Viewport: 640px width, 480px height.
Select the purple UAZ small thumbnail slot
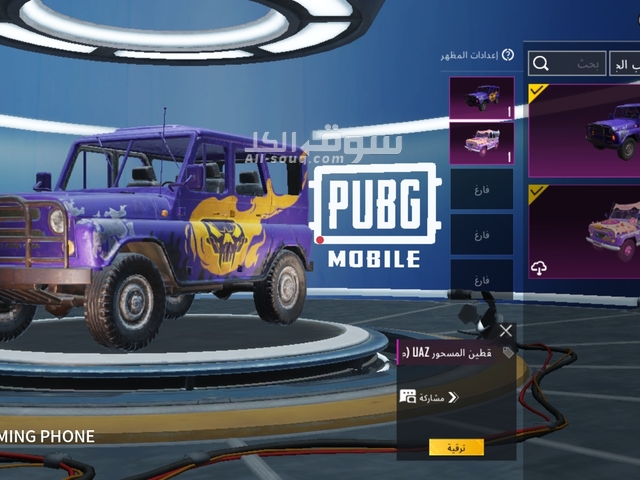pos(481,97)
